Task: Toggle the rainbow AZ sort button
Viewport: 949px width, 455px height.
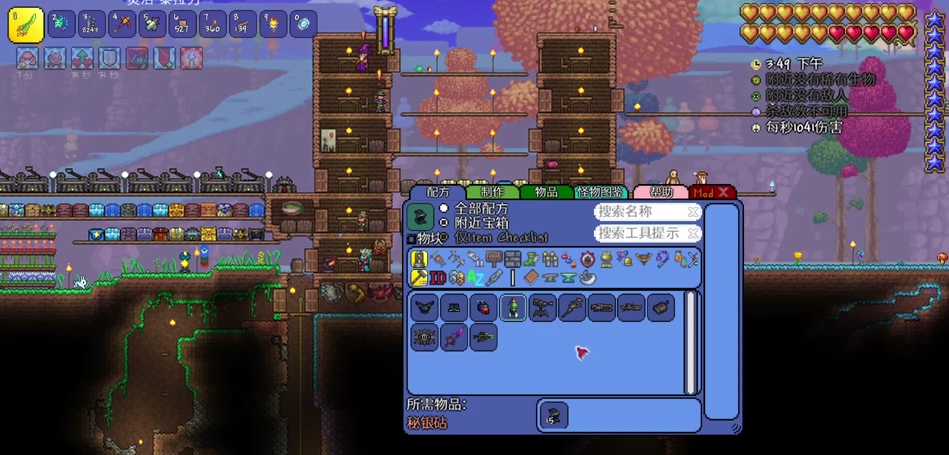Action: (x=476, y=277)
